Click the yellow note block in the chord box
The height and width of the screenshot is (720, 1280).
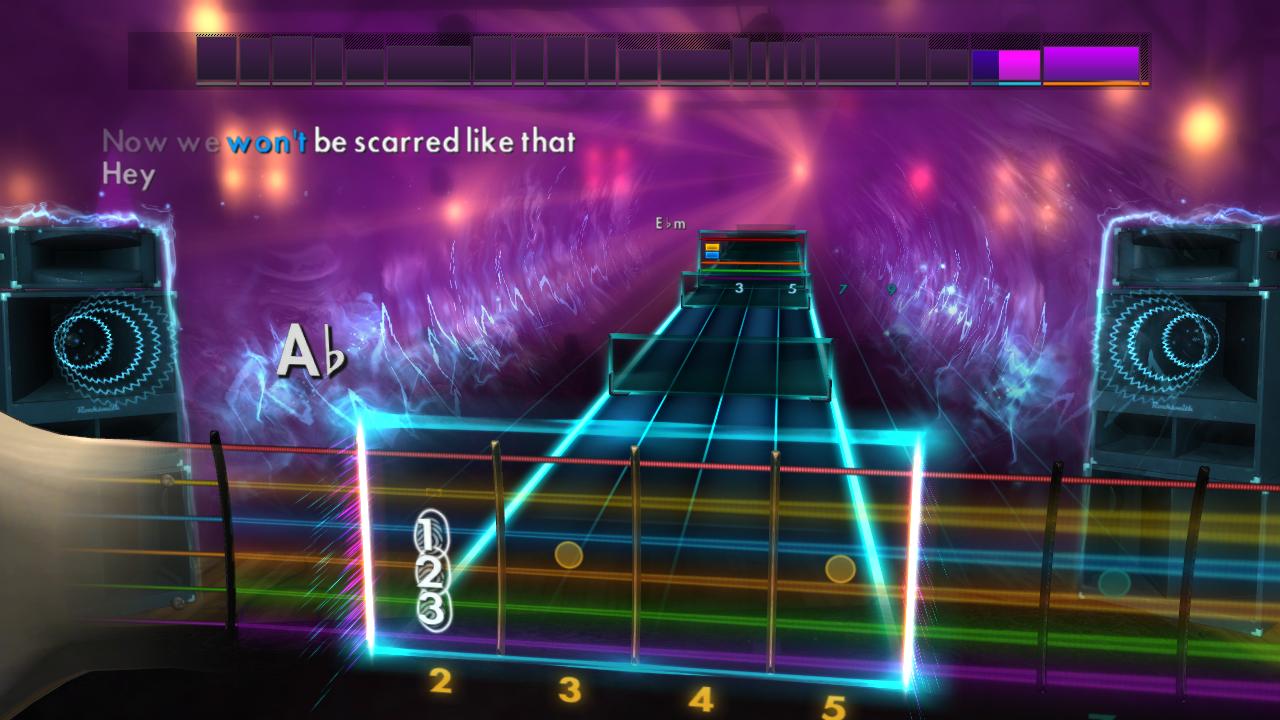coord(712,247)
